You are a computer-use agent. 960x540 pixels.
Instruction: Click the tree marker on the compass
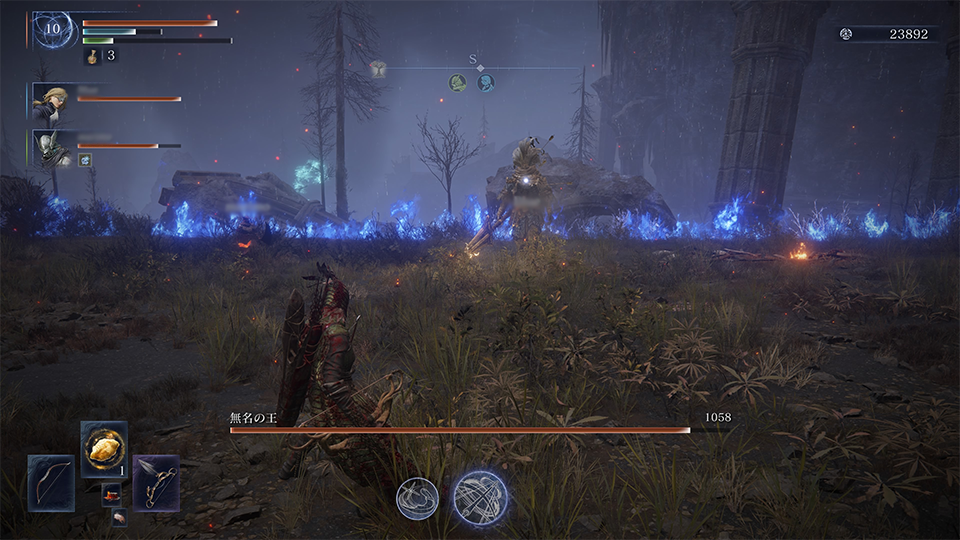(378, 68)
